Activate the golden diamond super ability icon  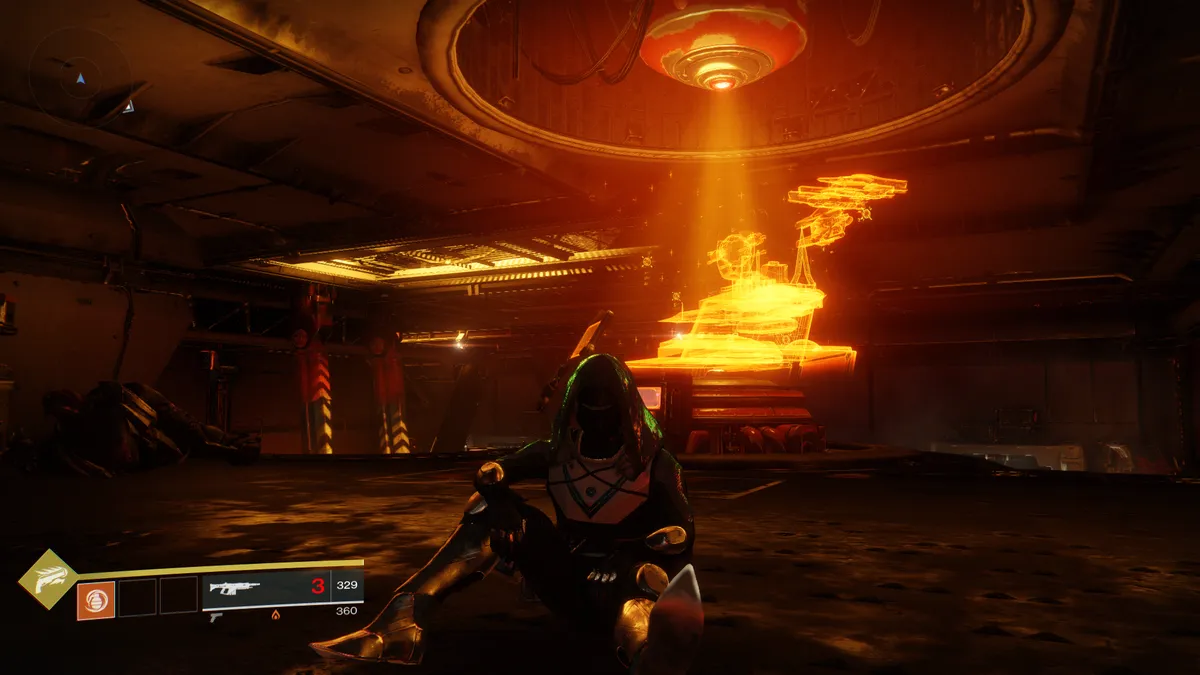tap(48, 580)
